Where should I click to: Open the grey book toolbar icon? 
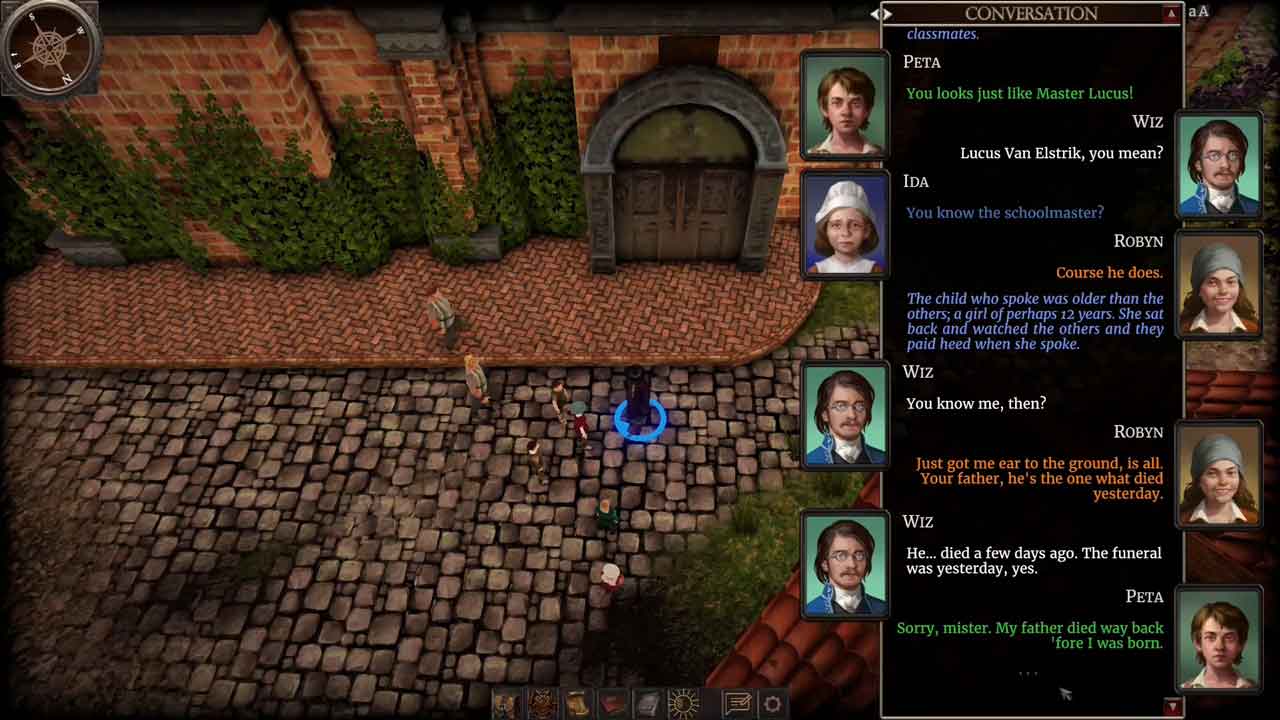pyautogui.click(x=648, y=703)
